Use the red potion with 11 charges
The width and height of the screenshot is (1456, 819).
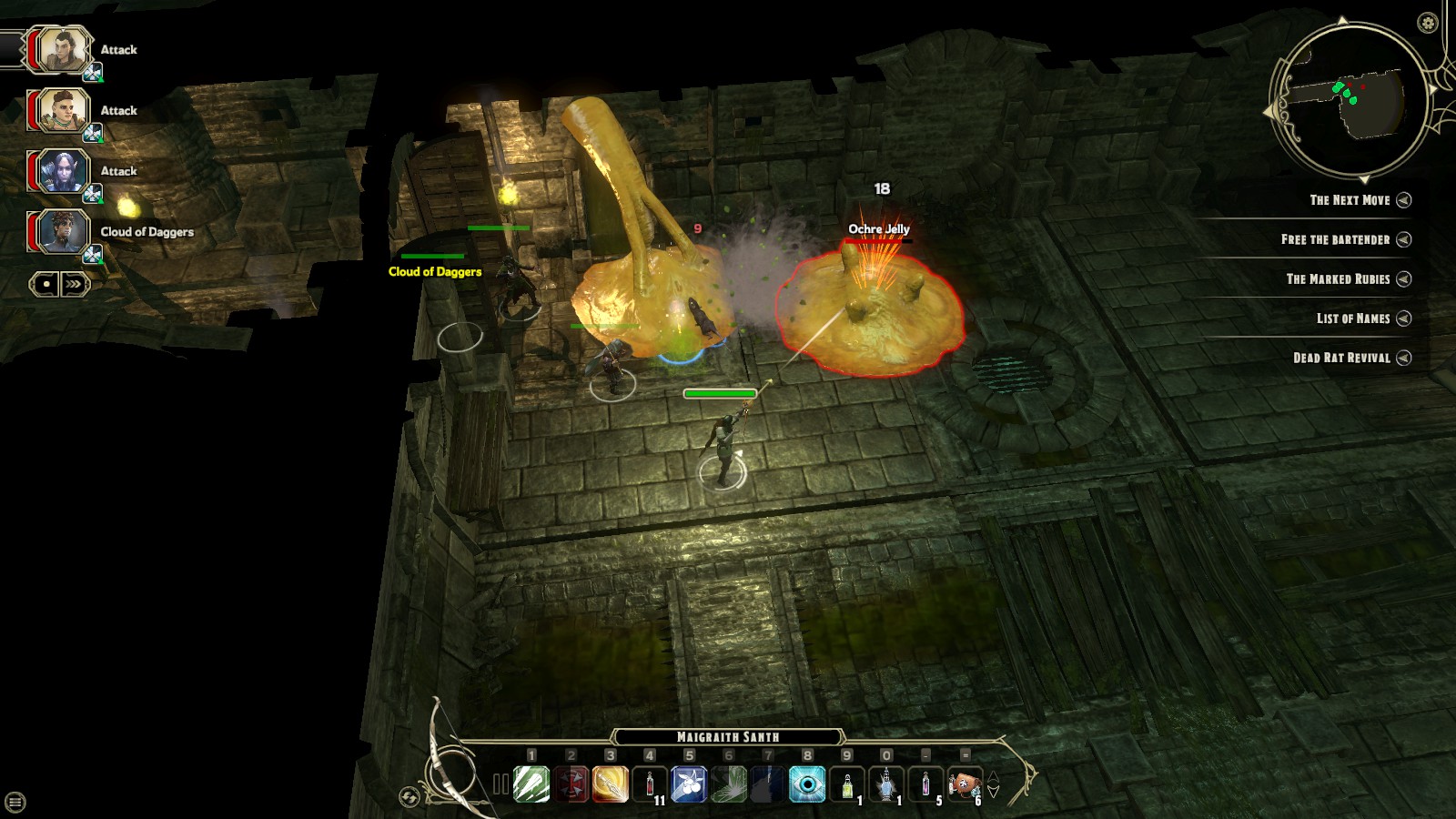coord(650,784)
